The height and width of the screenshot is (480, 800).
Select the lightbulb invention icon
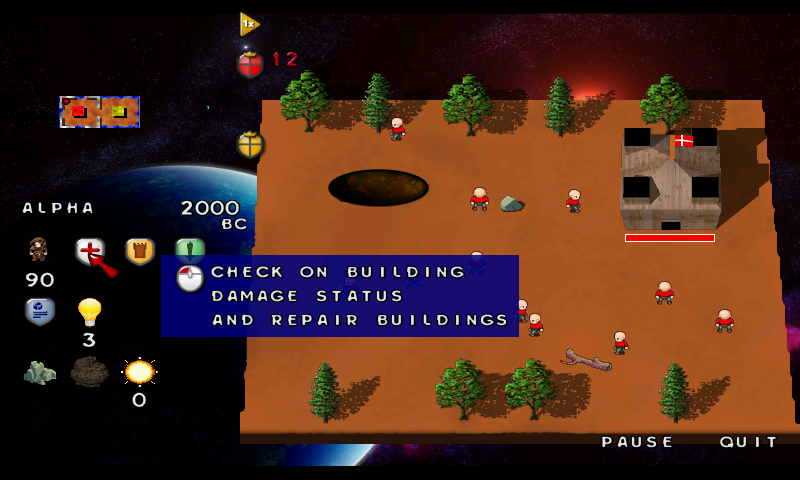tap(90, 312)
